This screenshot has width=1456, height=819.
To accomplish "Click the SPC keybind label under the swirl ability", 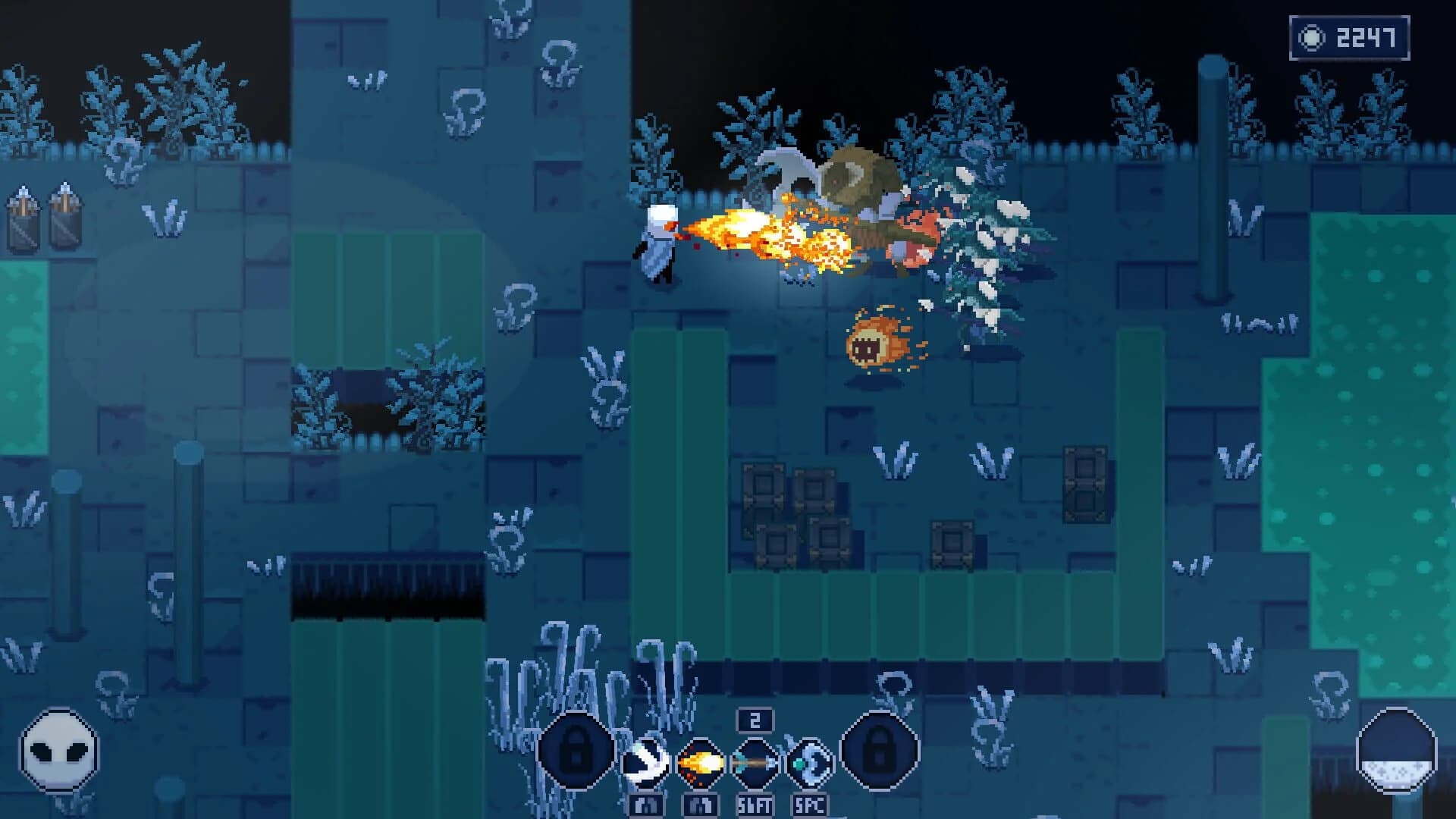I will pyautogui.click(x=810, y=805).
